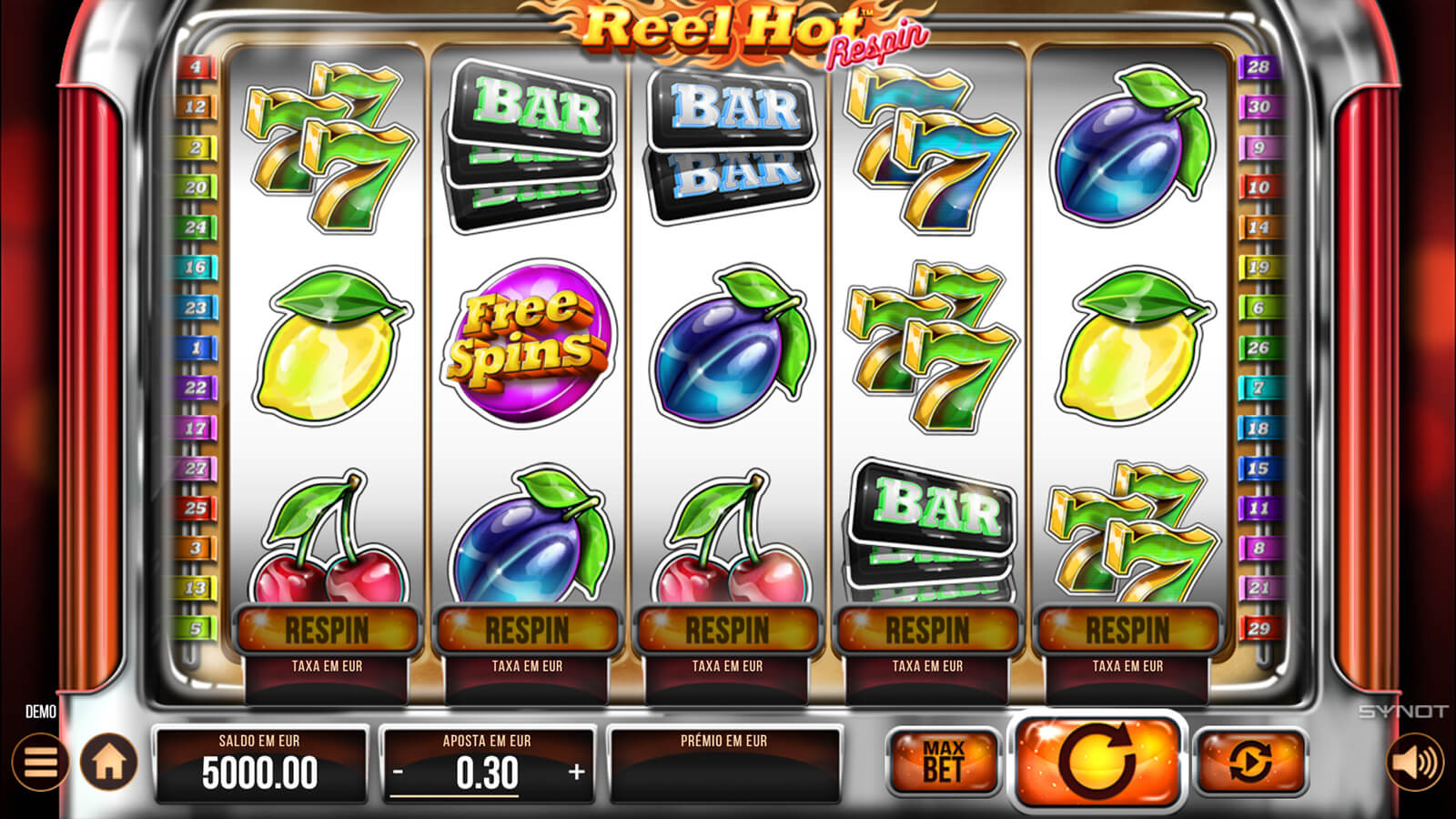Toggle the sound speaker icon
The width and height of the screenshot is (1456, 819).
[x=1415, y=761]
